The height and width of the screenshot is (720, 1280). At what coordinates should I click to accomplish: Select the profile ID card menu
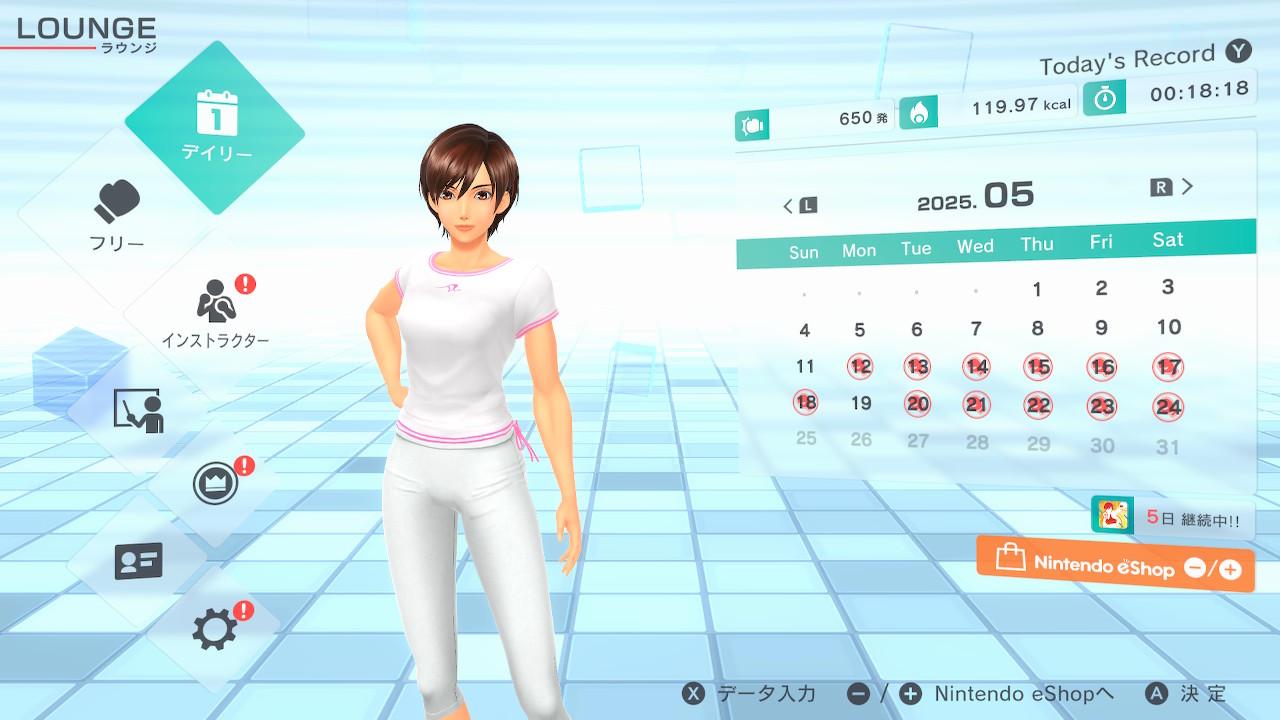pyautogui.click(x=138, y=561)
